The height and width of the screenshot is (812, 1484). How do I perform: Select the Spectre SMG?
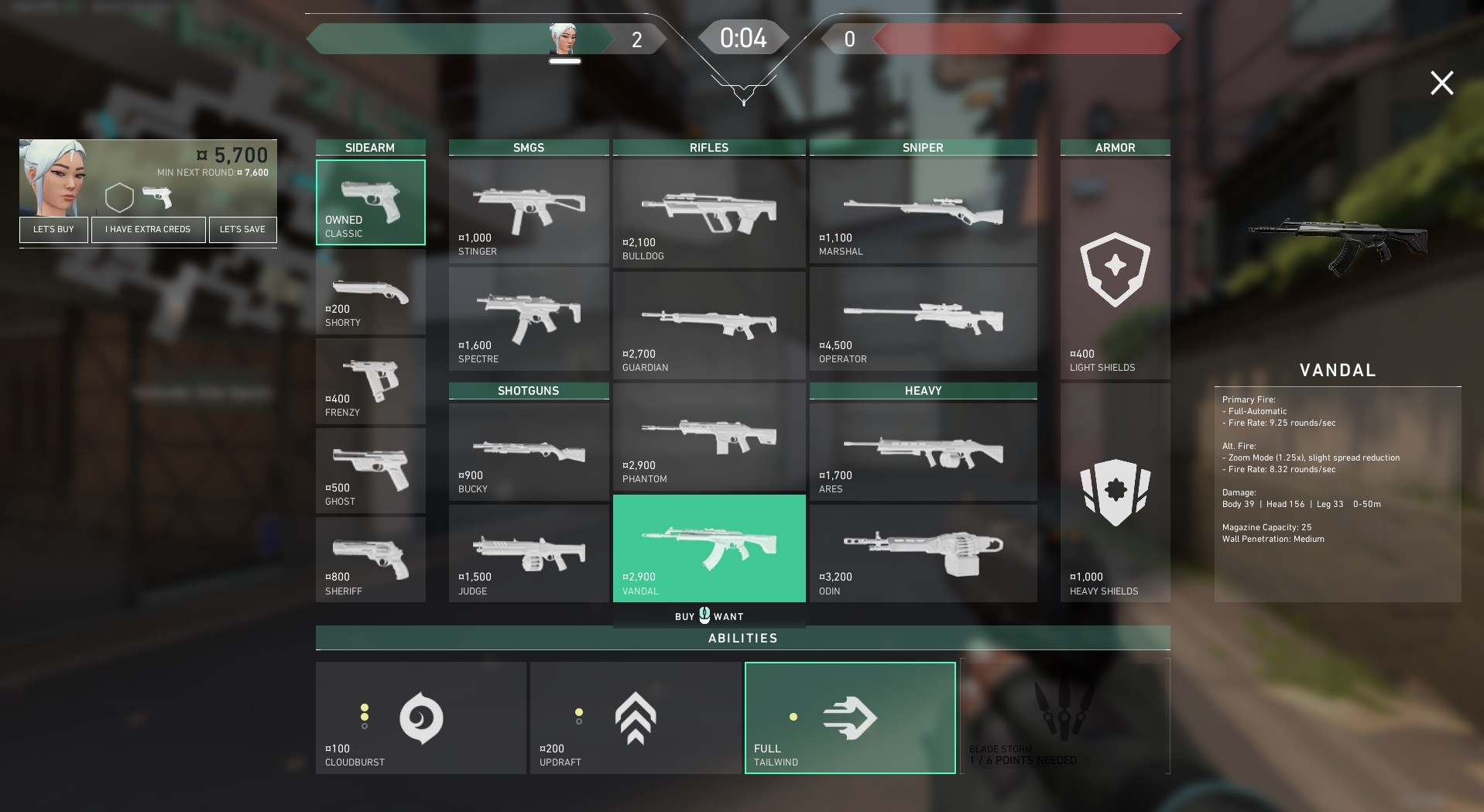tap(529, 319)
